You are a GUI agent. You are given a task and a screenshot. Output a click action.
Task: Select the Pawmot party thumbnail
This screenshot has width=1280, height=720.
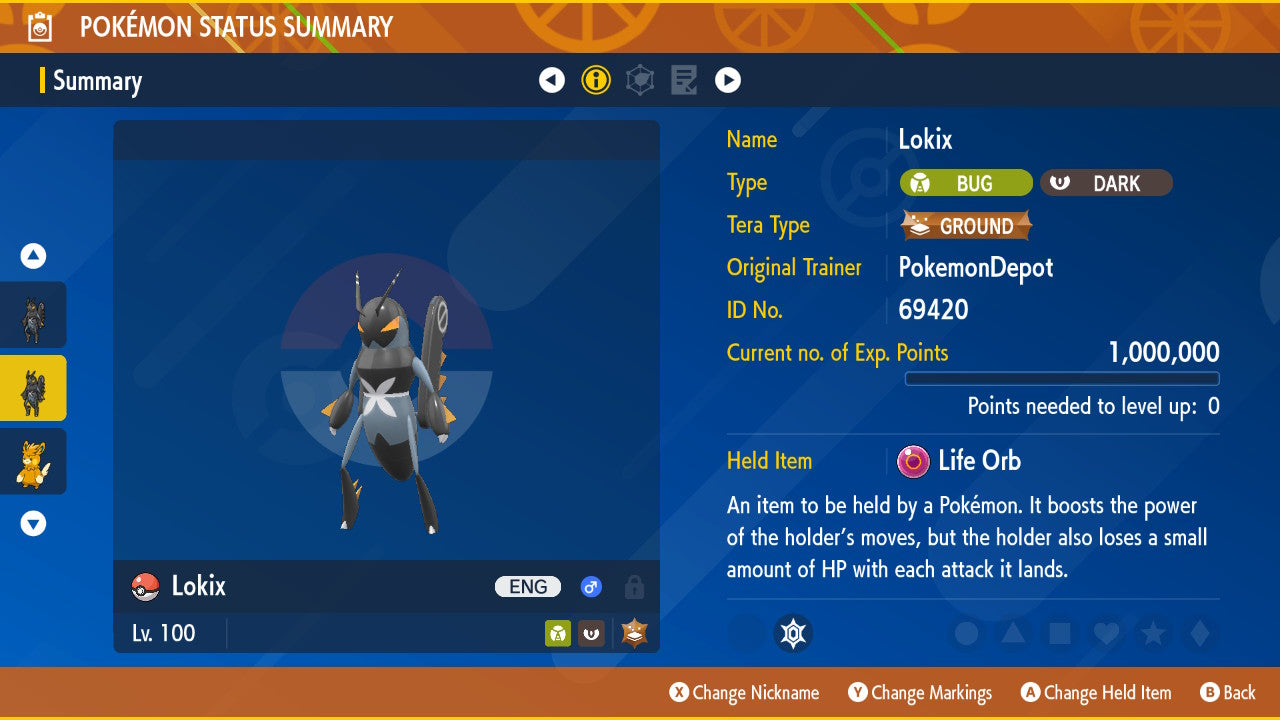33,461
